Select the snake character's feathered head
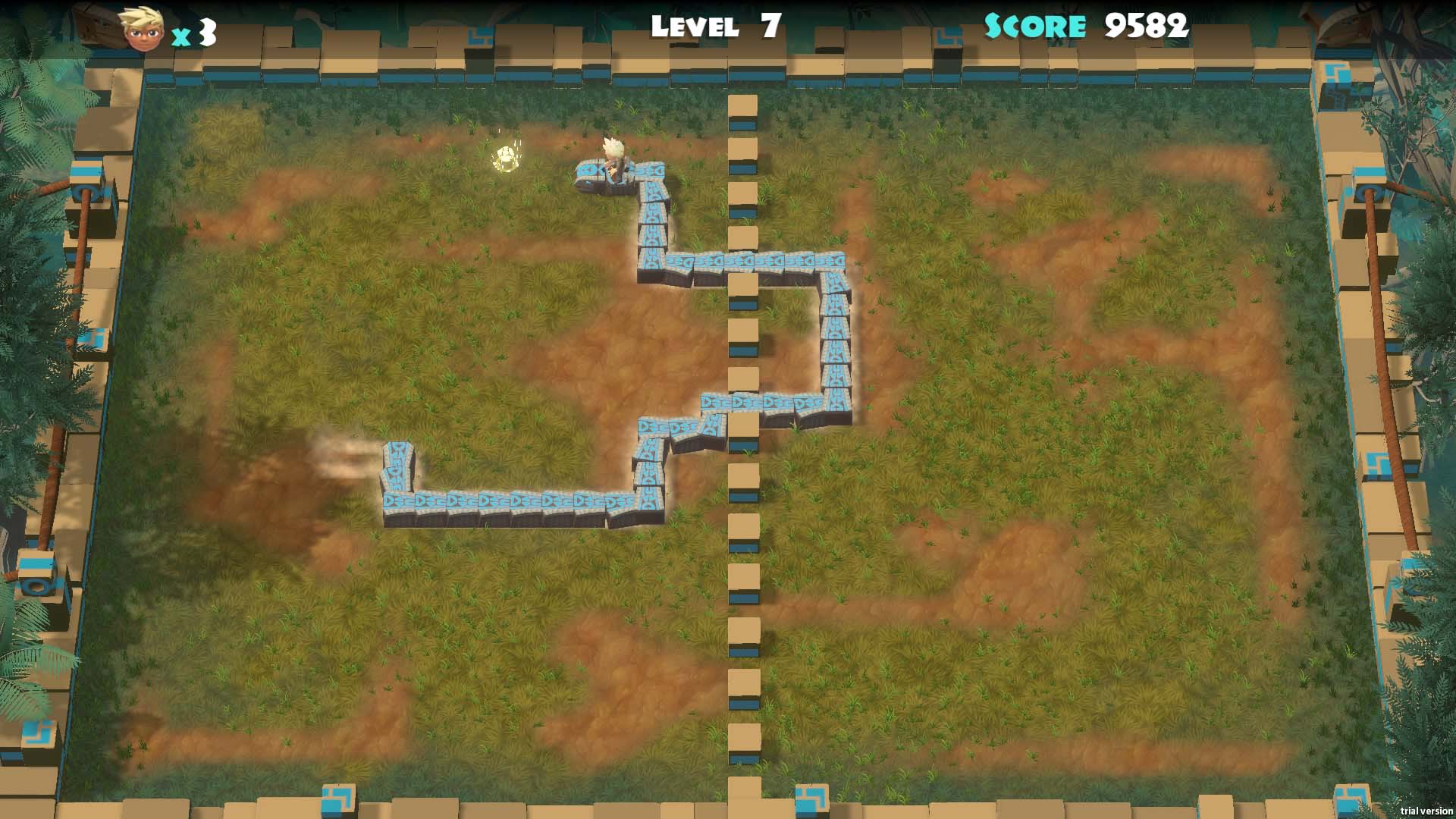1456x819 pixels. click(614, 155)
